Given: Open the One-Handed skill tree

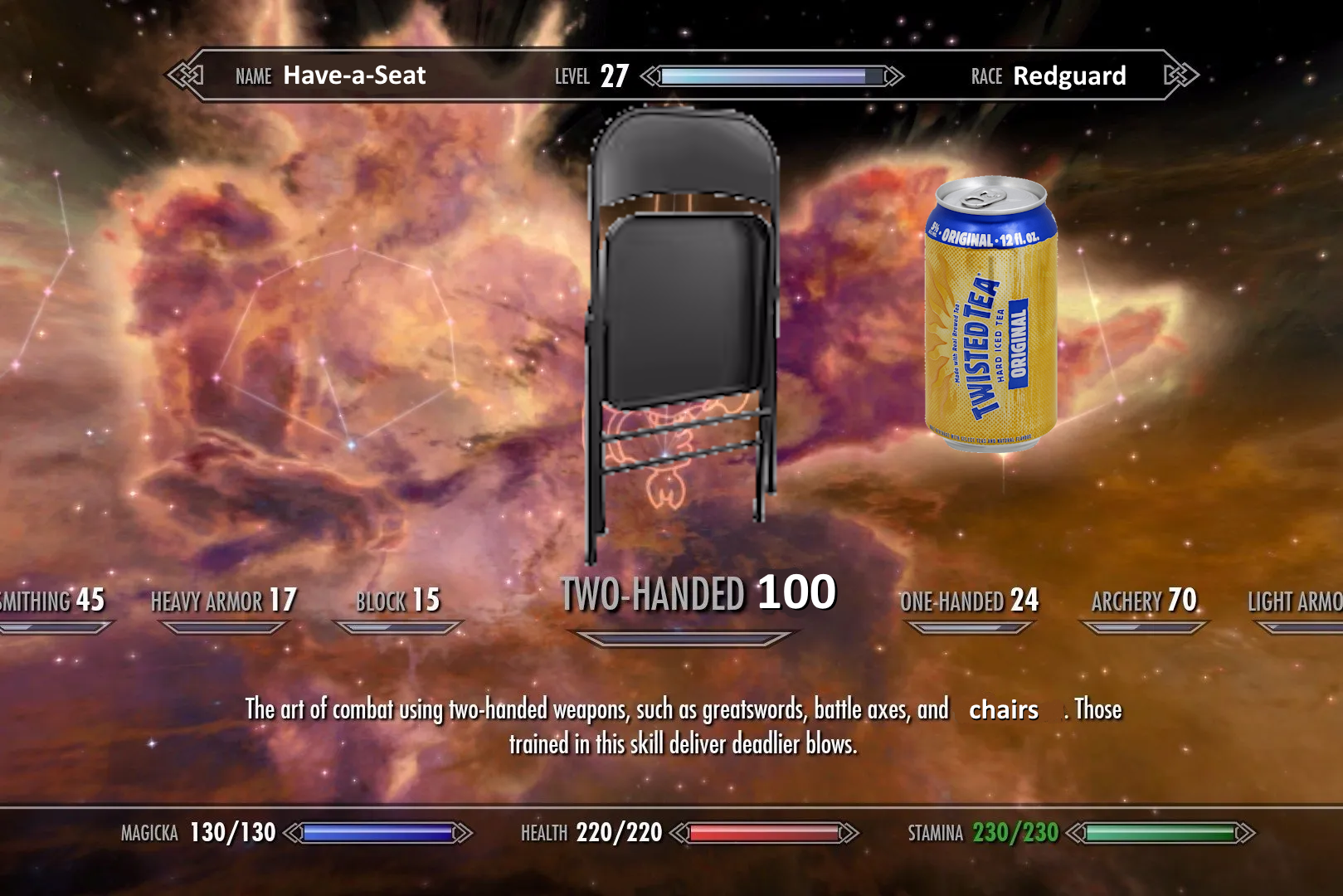Looking at the screenshot, I should 969,601.
